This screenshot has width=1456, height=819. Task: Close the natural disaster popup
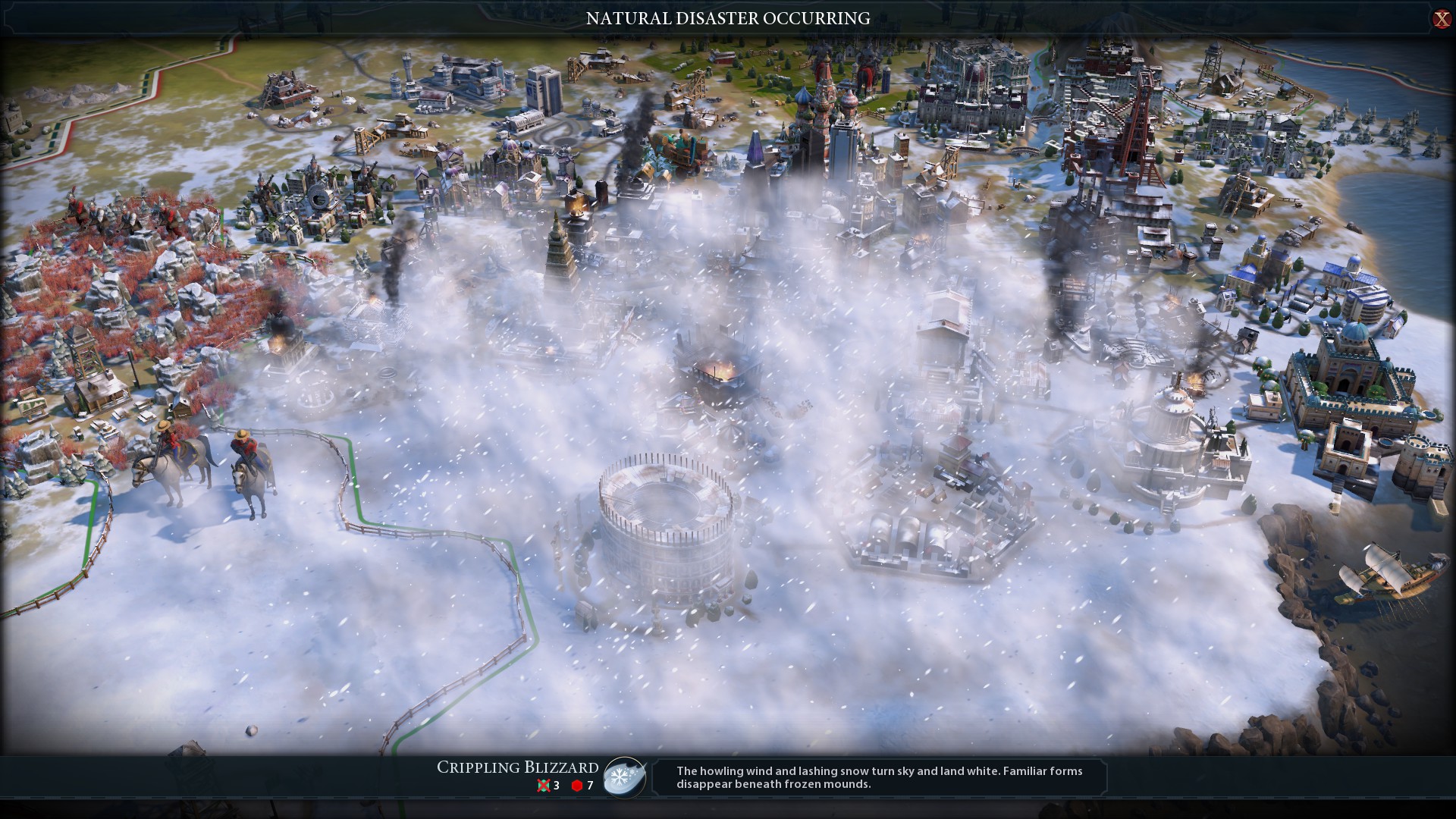click(1441, 19)
